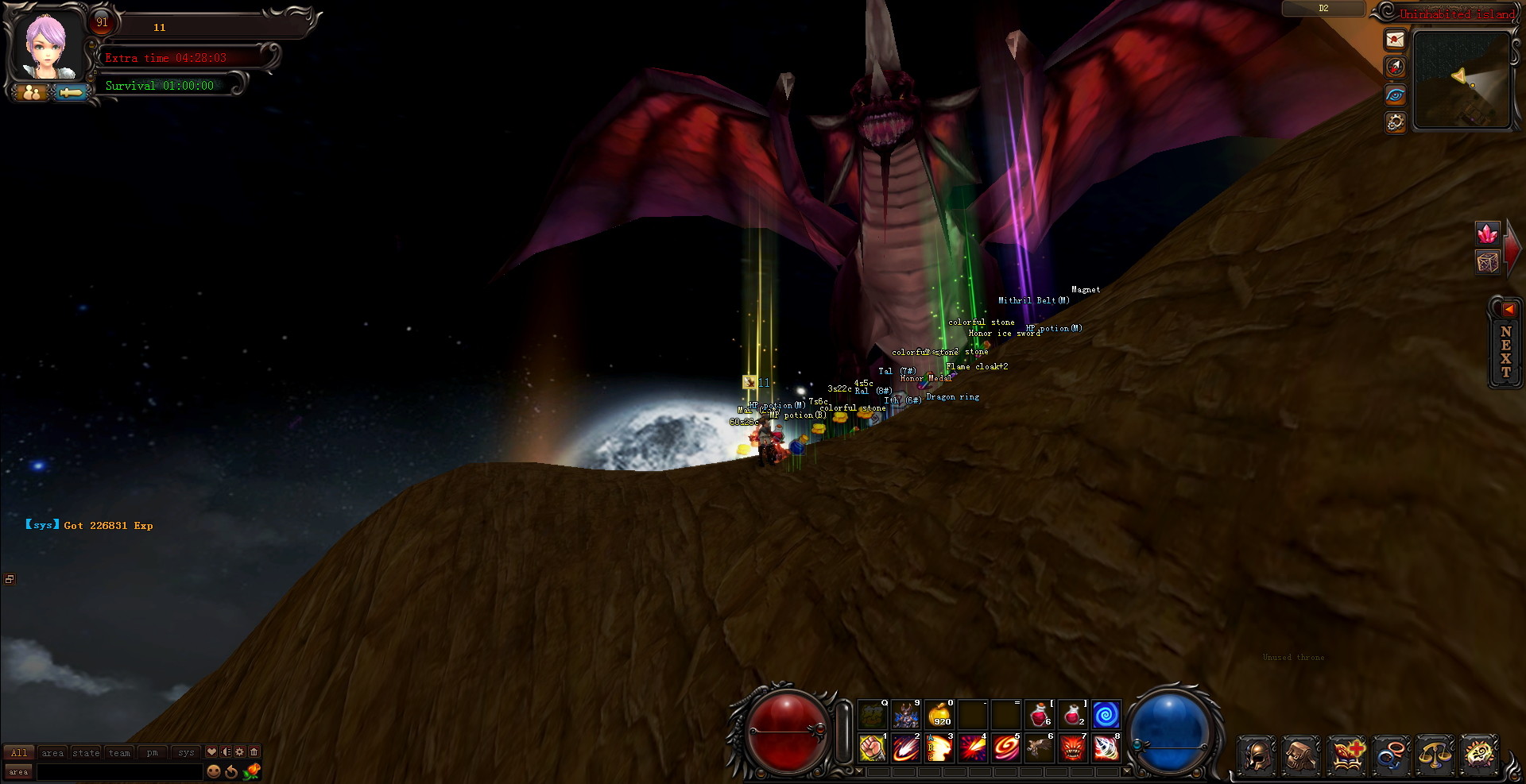Screen dimensions: 1526x784
Task: Click the compass icon beside the minimap
Action: [x=1395, y=68]
